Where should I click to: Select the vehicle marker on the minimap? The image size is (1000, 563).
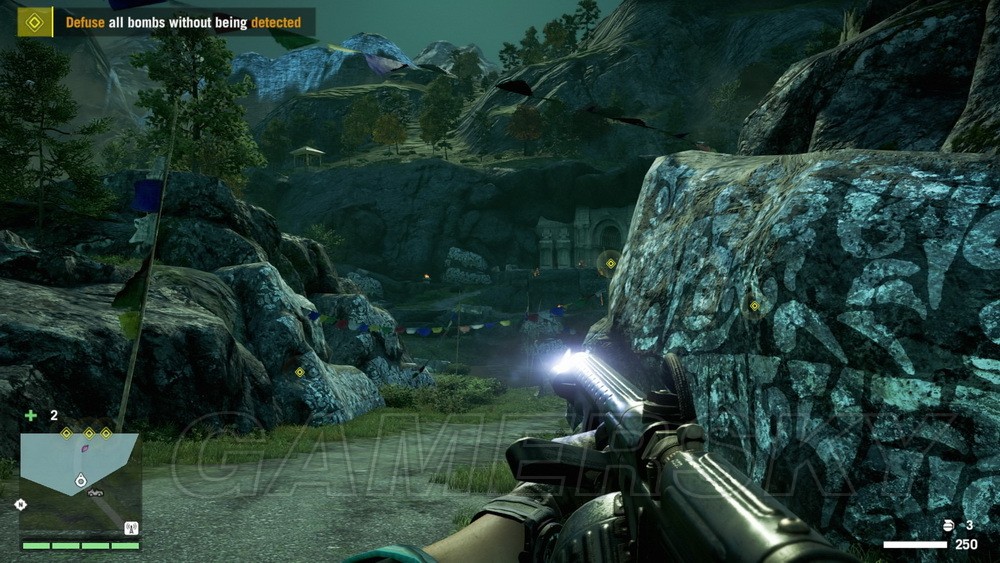95,492
